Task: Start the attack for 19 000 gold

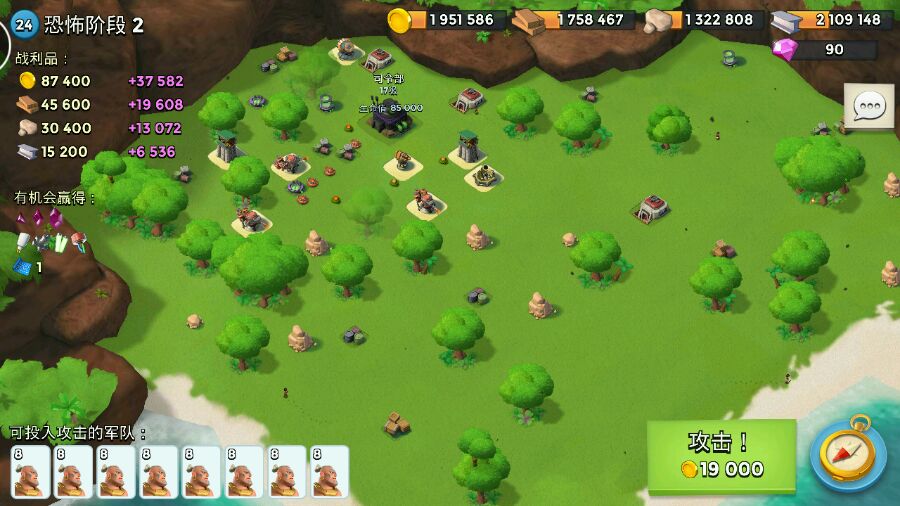Action: (721, 456)
